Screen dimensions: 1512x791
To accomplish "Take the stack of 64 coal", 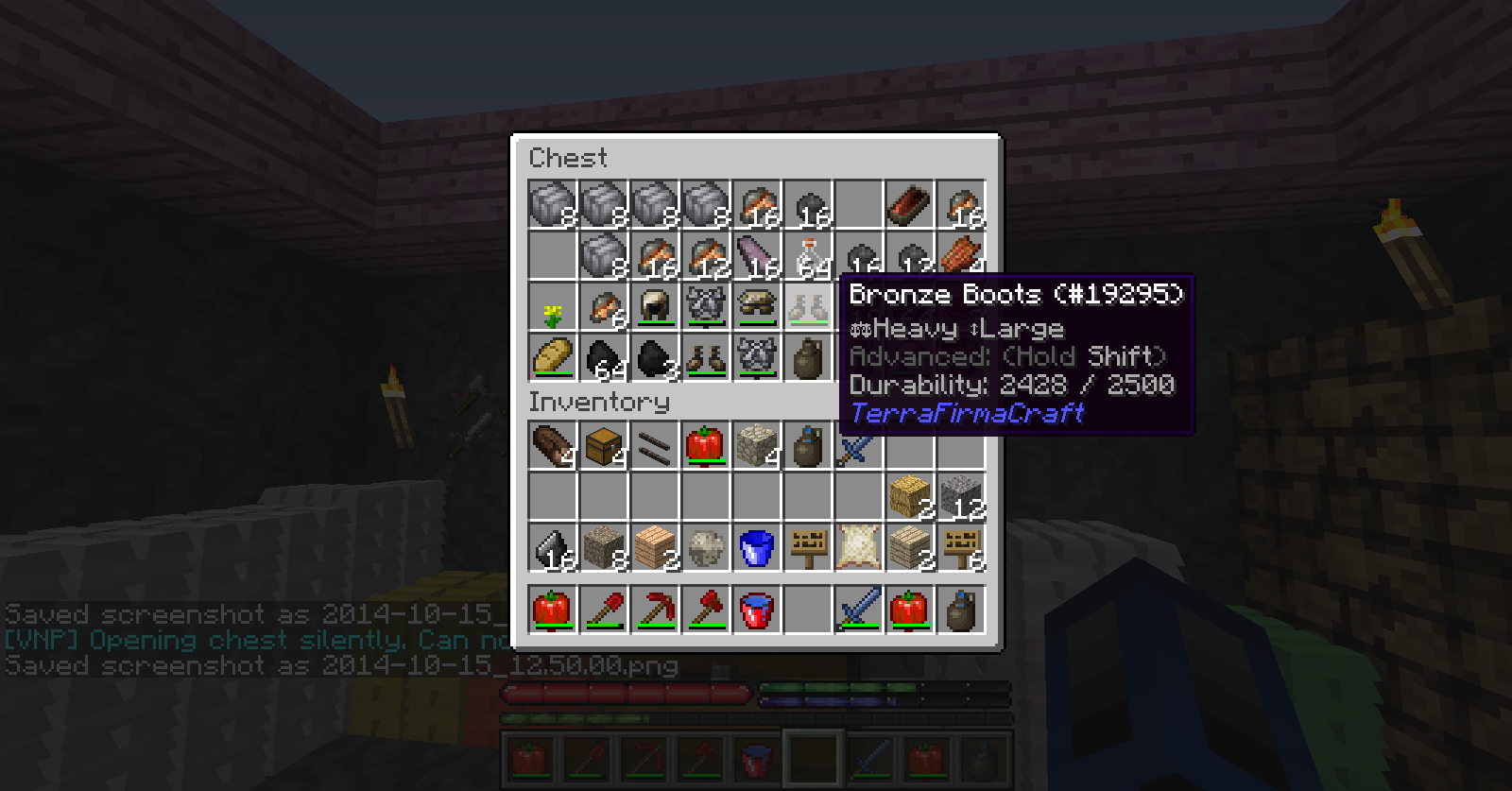I will [604, 357].
